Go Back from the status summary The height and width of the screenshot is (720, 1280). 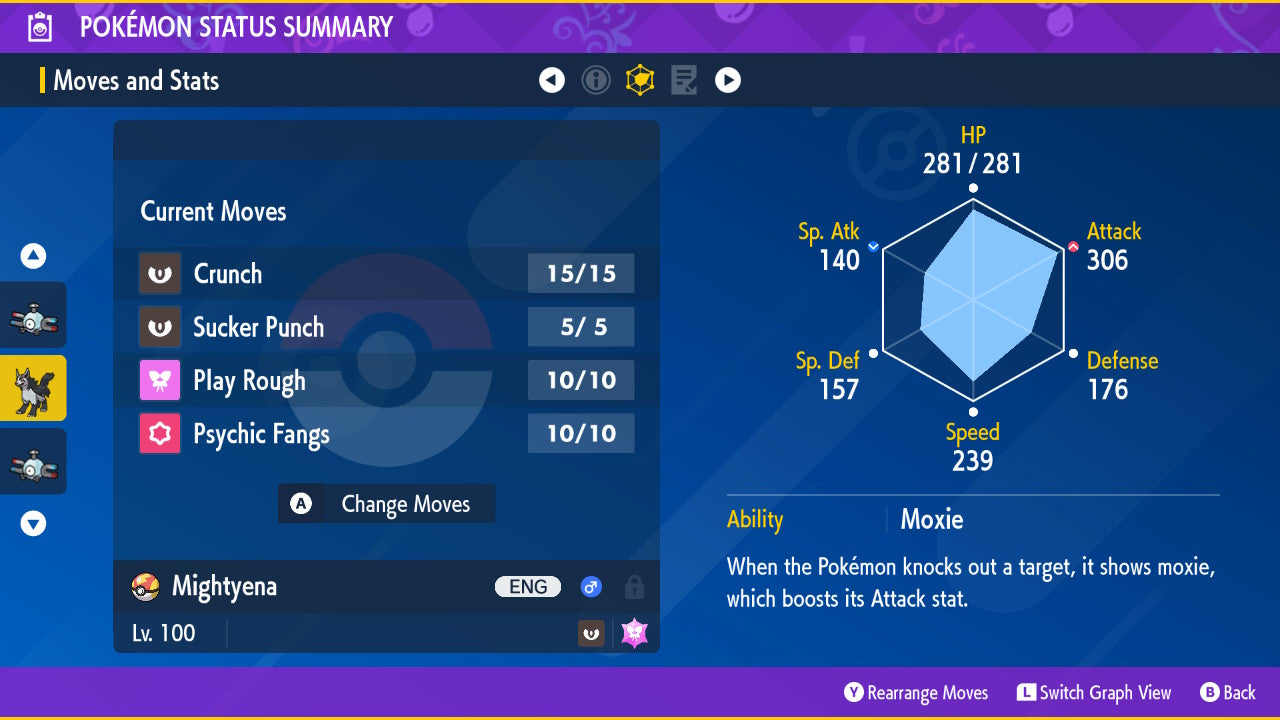(x=1227, y=693)
